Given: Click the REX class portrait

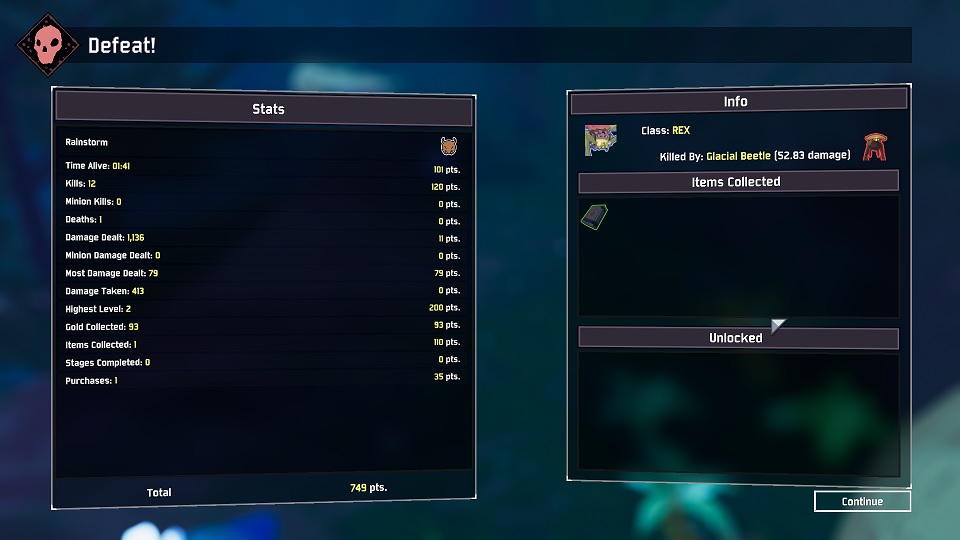Looking at the screenshot, I should 600,141.
